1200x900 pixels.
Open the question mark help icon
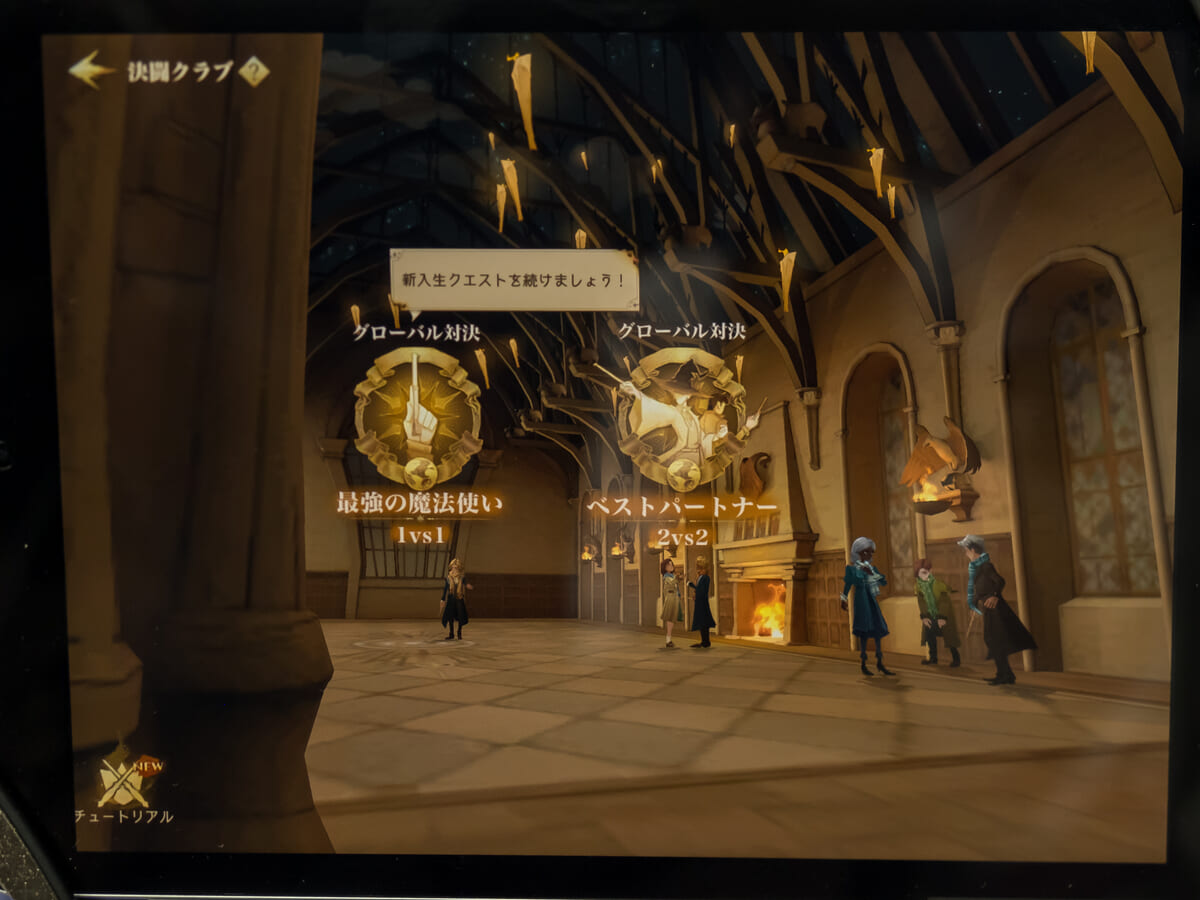tap(254, 71)
